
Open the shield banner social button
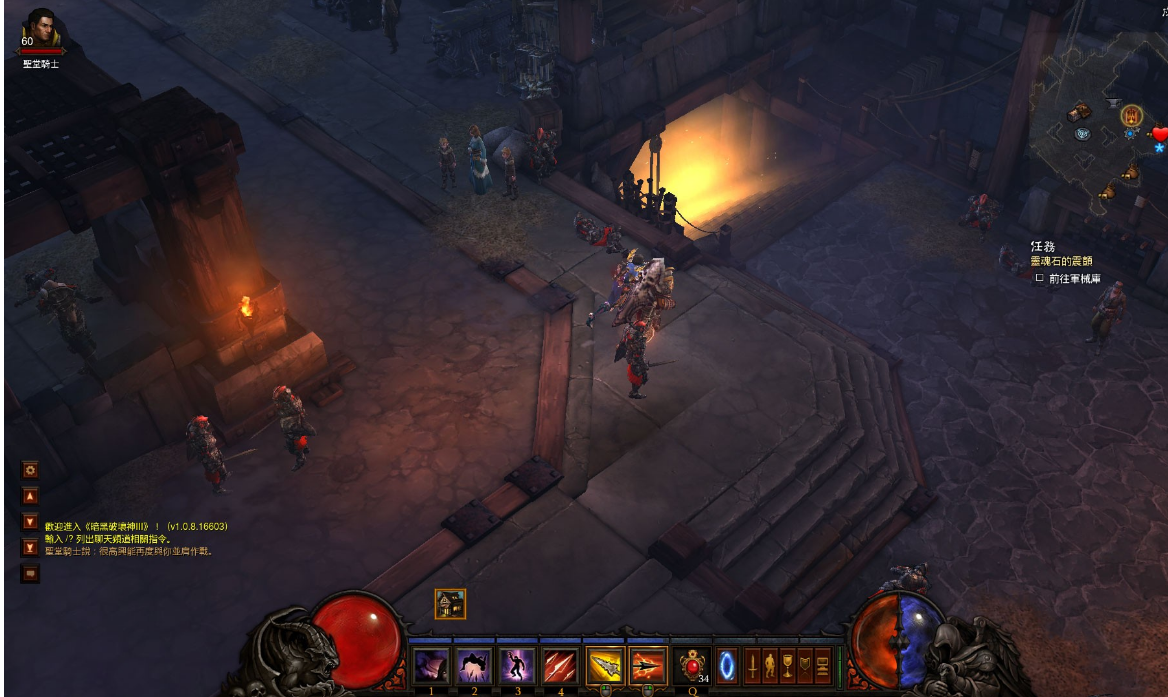click(x=804, y=665)
